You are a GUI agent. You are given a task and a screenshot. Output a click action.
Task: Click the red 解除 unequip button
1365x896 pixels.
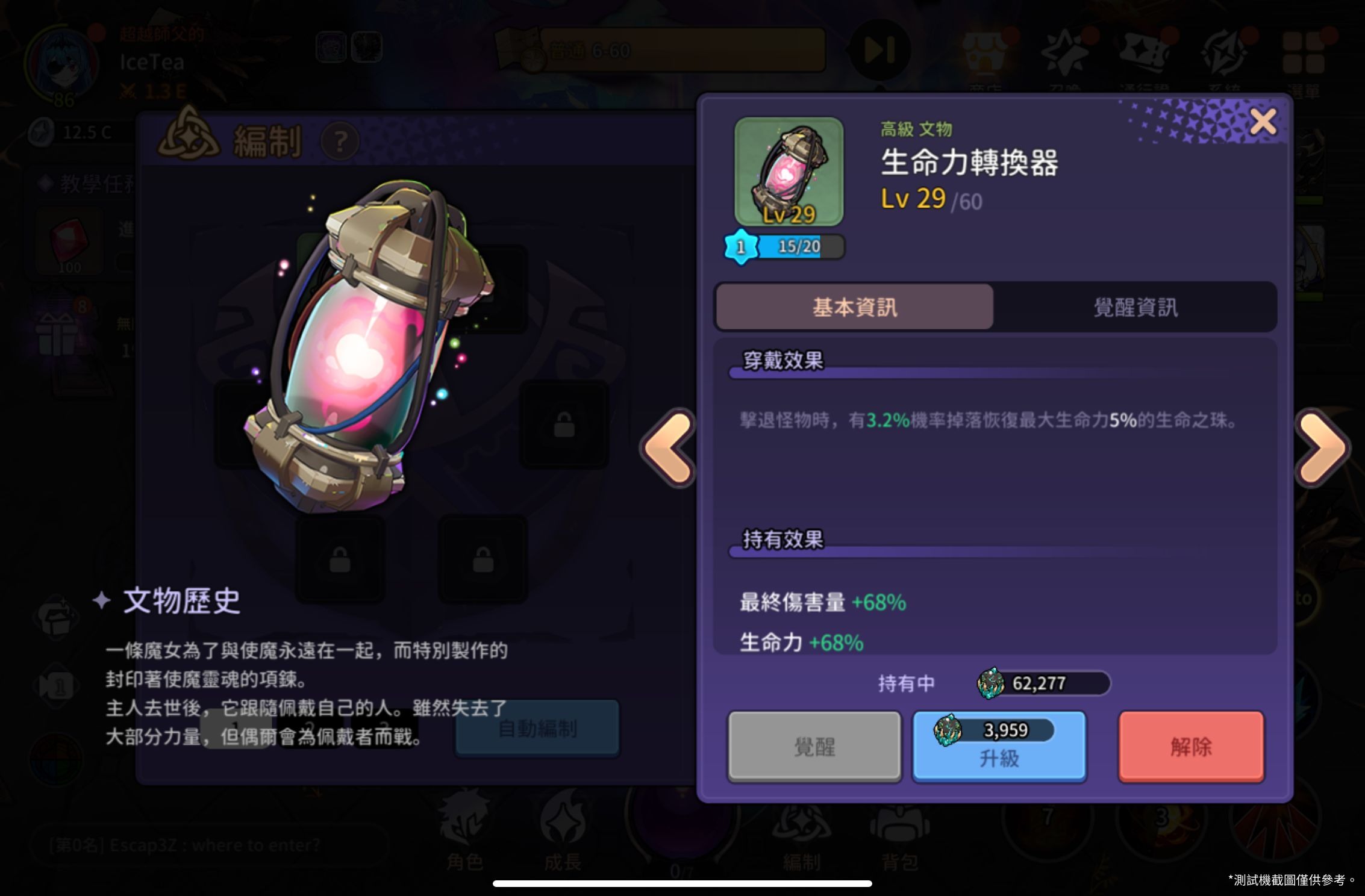tap(1191, 746)
